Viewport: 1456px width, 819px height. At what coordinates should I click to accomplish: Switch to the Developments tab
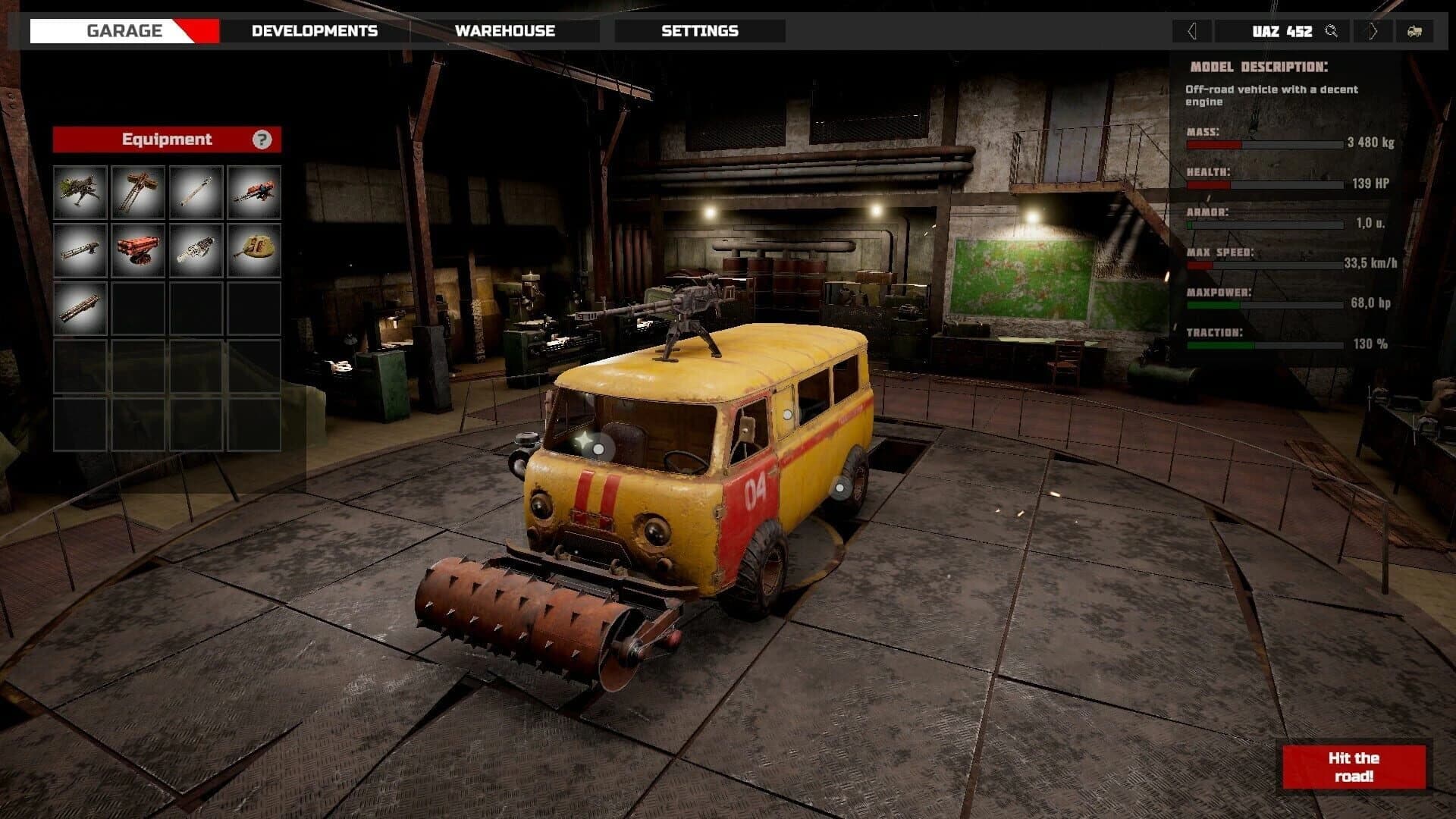(315, 31)
